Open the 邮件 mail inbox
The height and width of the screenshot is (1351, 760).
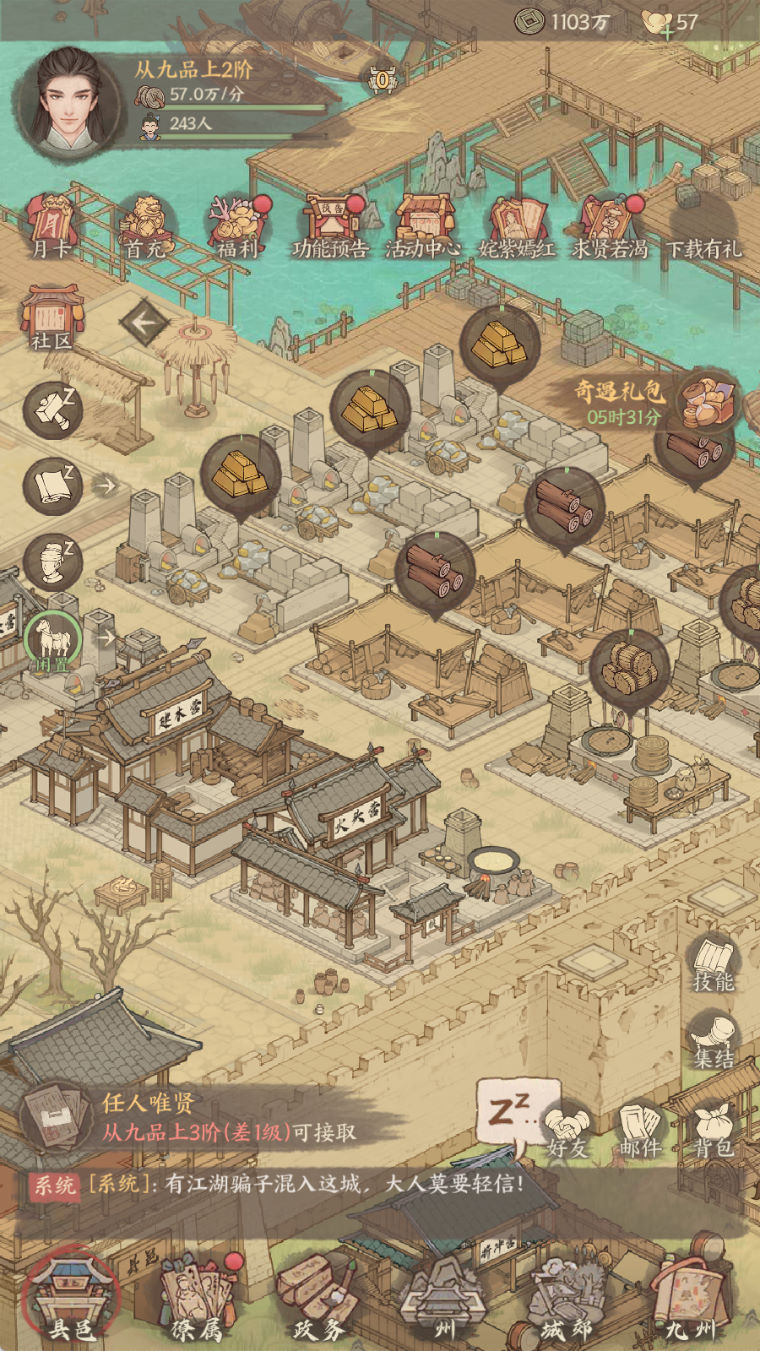click(x=640, y=1130)
